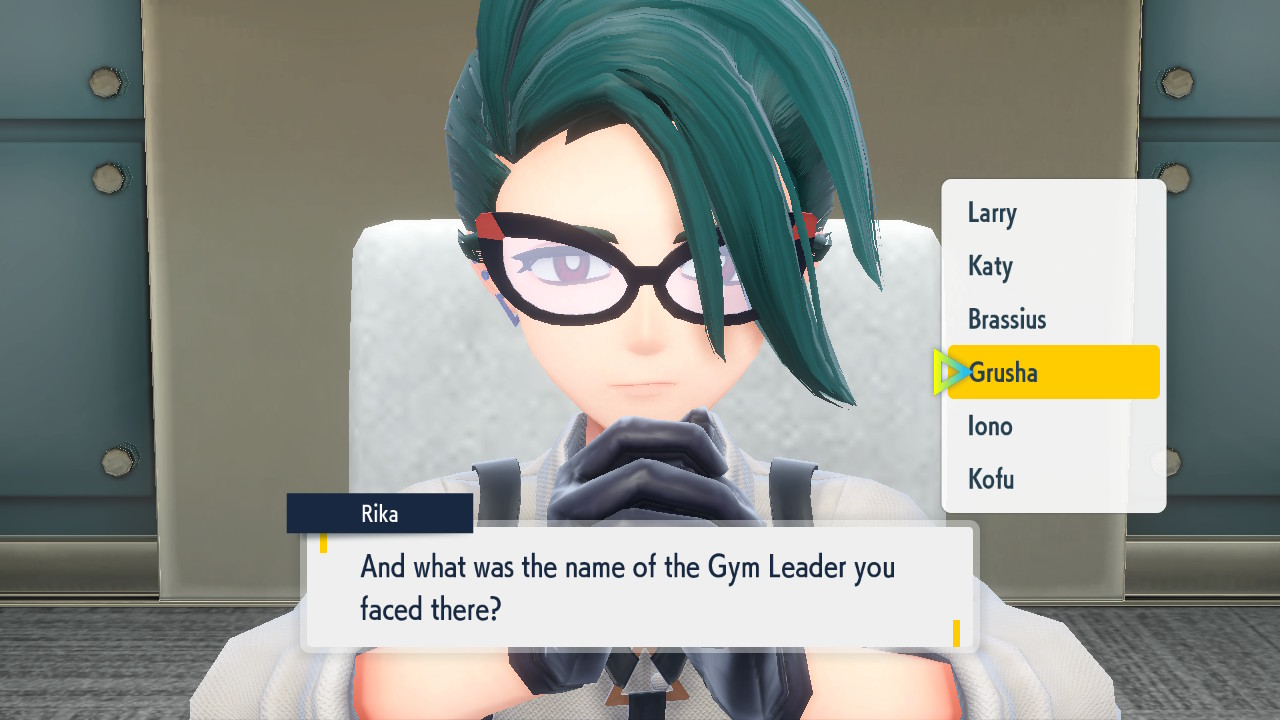Confirm the highlighted Grusha answer
This screenshot has height=720, width=1280.
[x=1053, y=372]
